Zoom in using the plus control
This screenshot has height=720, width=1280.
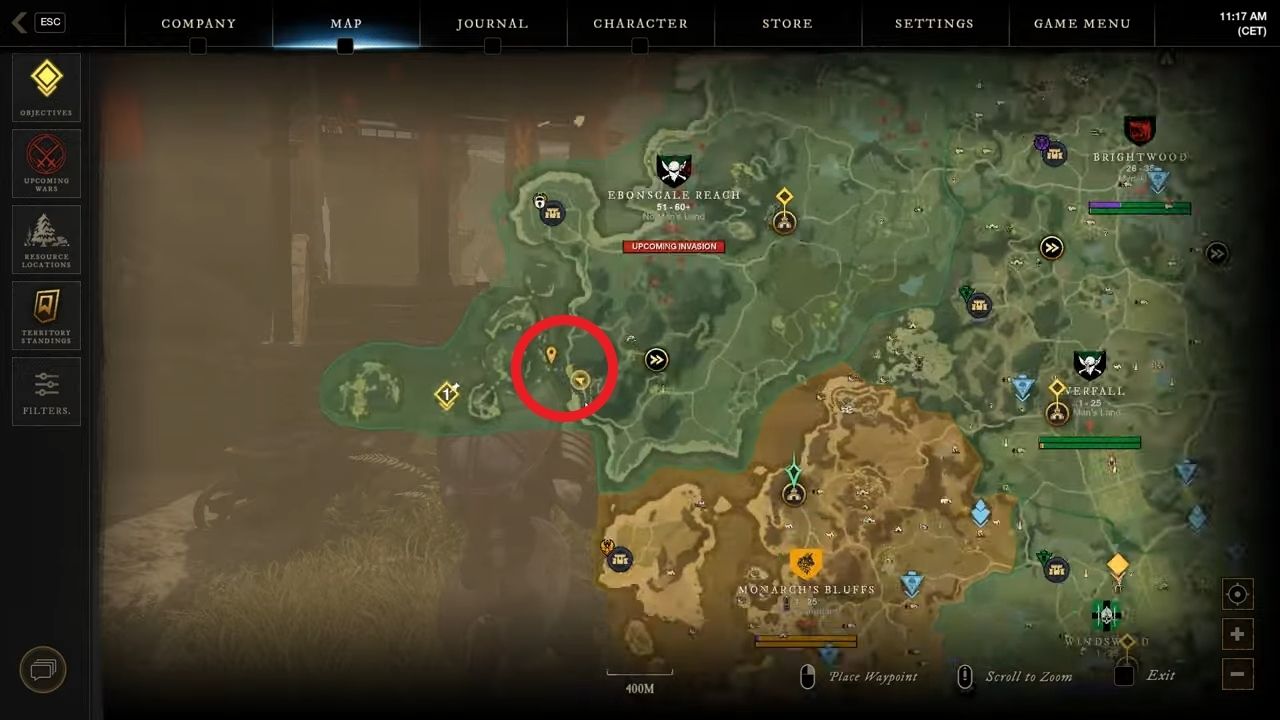tap(1237, 634)
